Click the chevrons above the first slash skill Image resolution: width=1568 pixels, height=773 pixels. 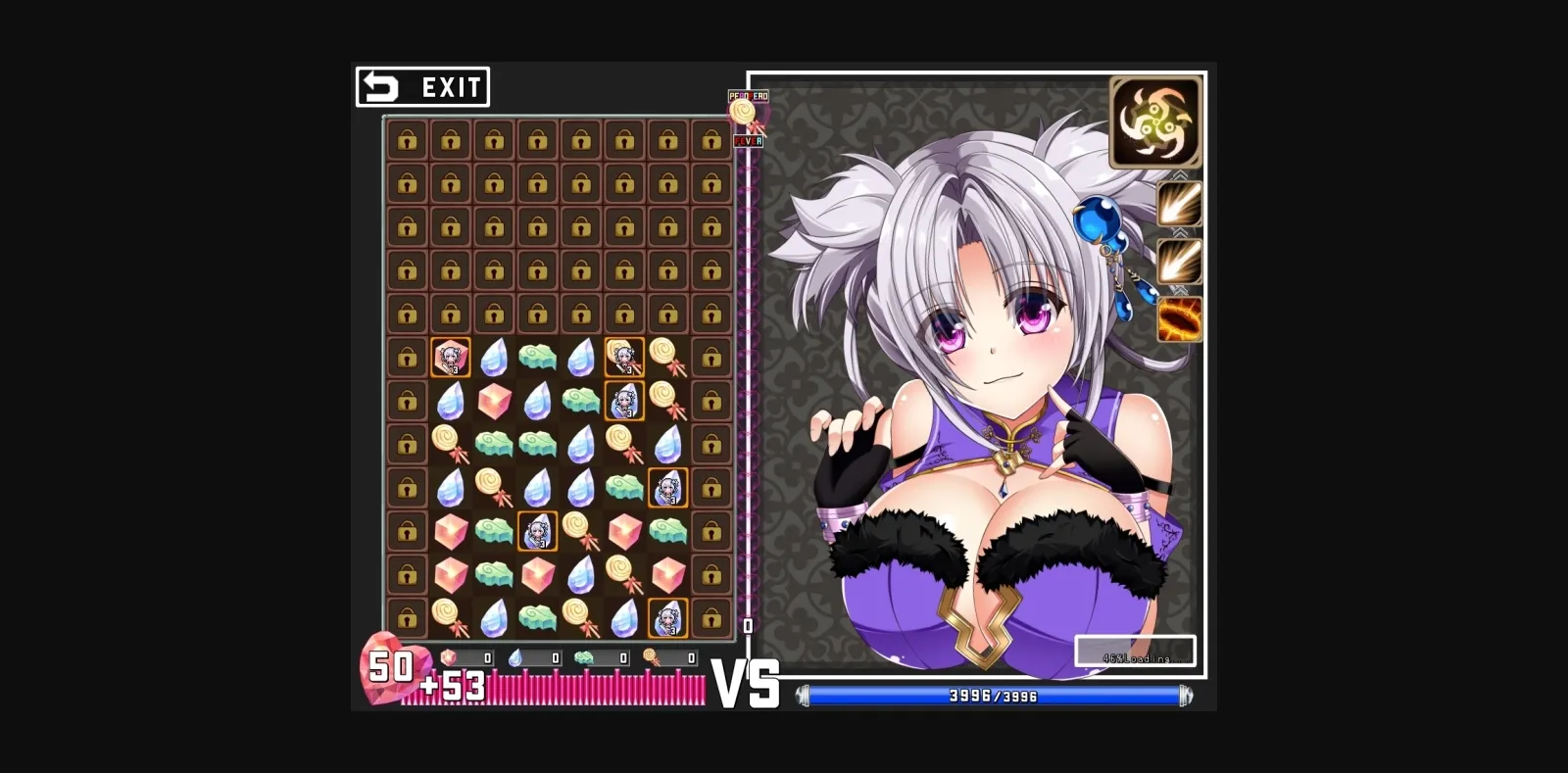point(1179,174)
